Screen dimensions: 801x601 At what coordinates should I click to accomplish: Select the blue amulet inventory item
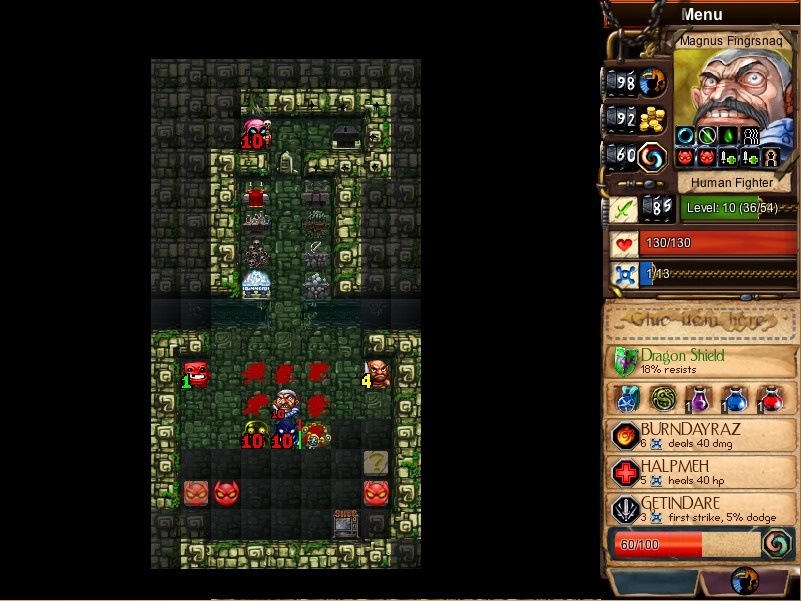(x=628, y=399)
